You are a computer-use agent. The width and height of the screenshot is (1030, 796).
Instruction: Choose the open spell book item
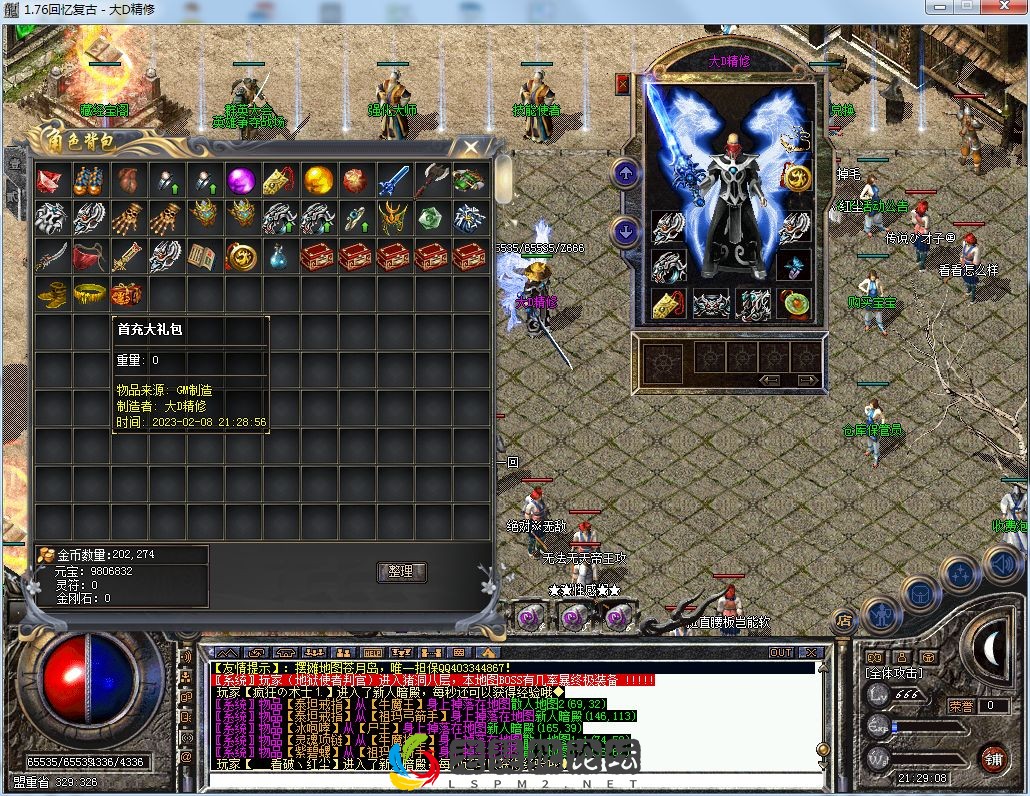click(203, 257)
